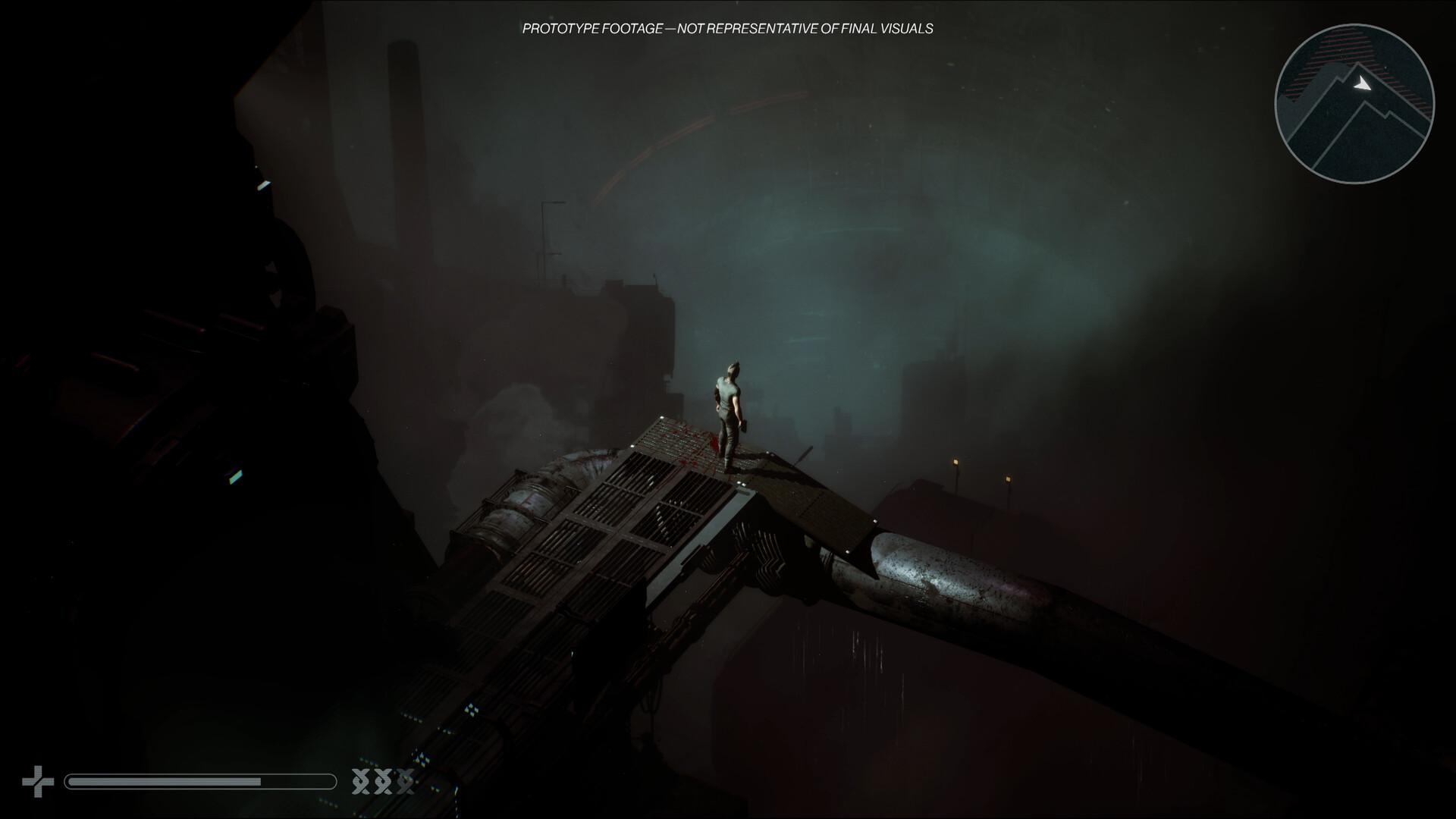The width and height of the screenshot is (1456, 819).
Task: Click the health cross icon
Action: (x=38, y=781)
